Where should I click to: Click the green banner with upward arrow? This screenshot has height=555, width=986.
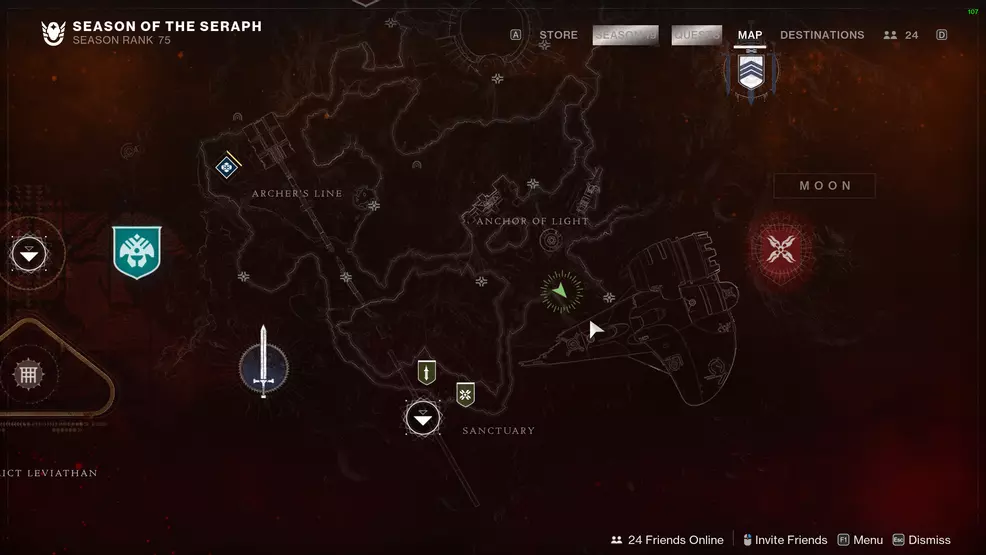click(x=427, y=372)
